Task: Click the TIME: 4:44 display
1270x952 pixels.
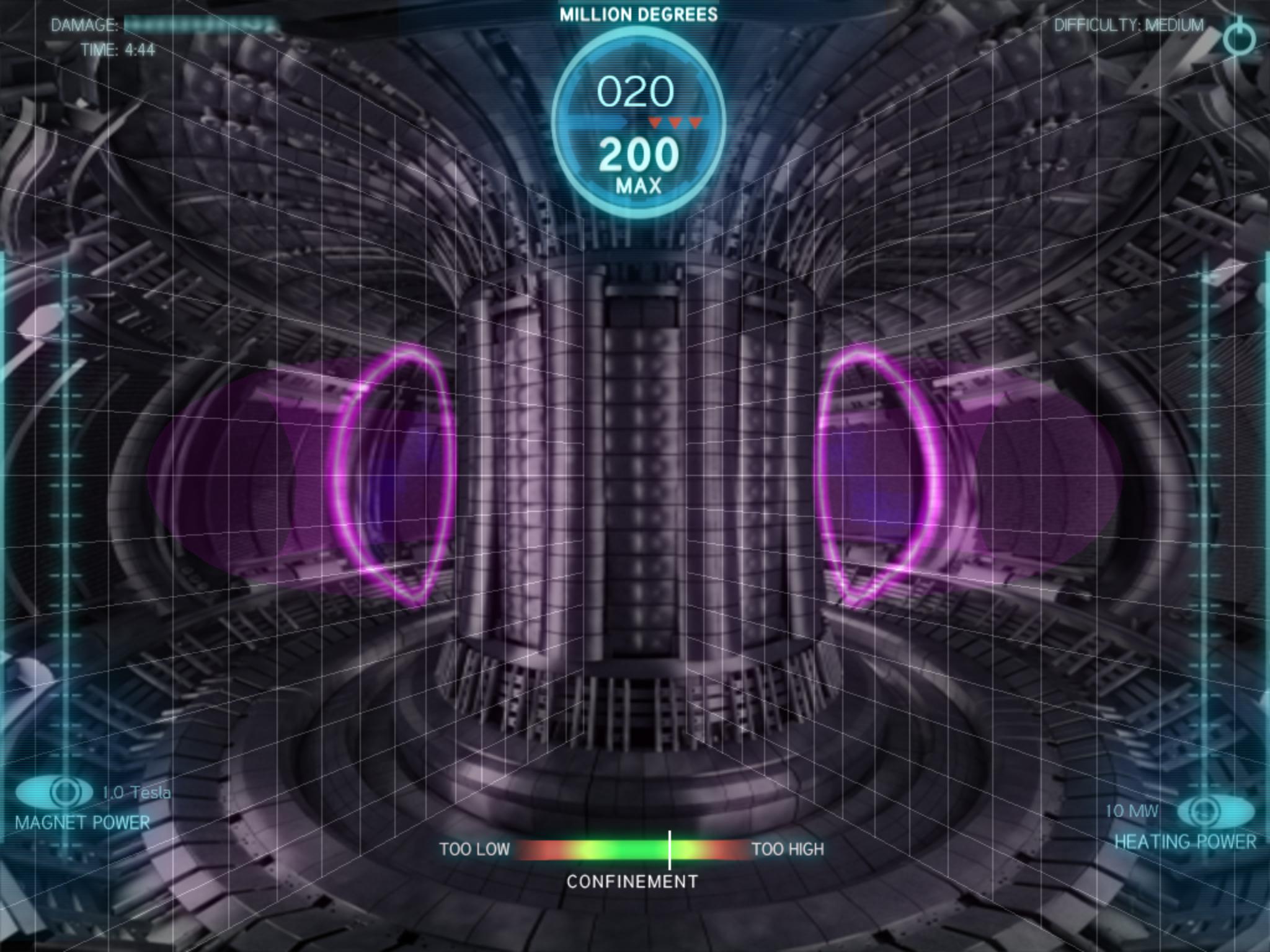Action: [x=119, y=49]
